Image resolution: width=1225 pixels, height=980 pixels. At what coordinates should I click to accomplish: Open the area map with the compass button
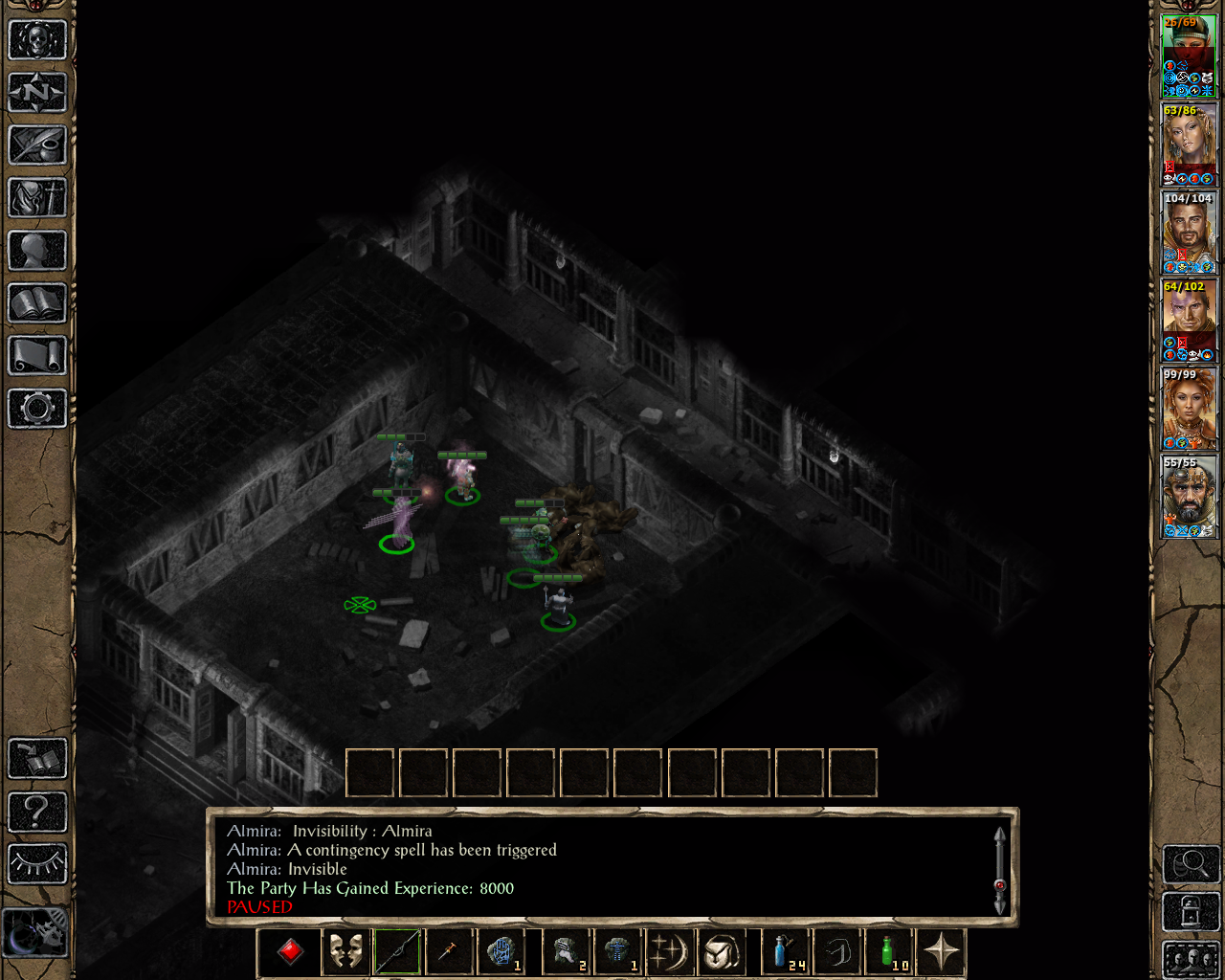click(x=37, y=93)
